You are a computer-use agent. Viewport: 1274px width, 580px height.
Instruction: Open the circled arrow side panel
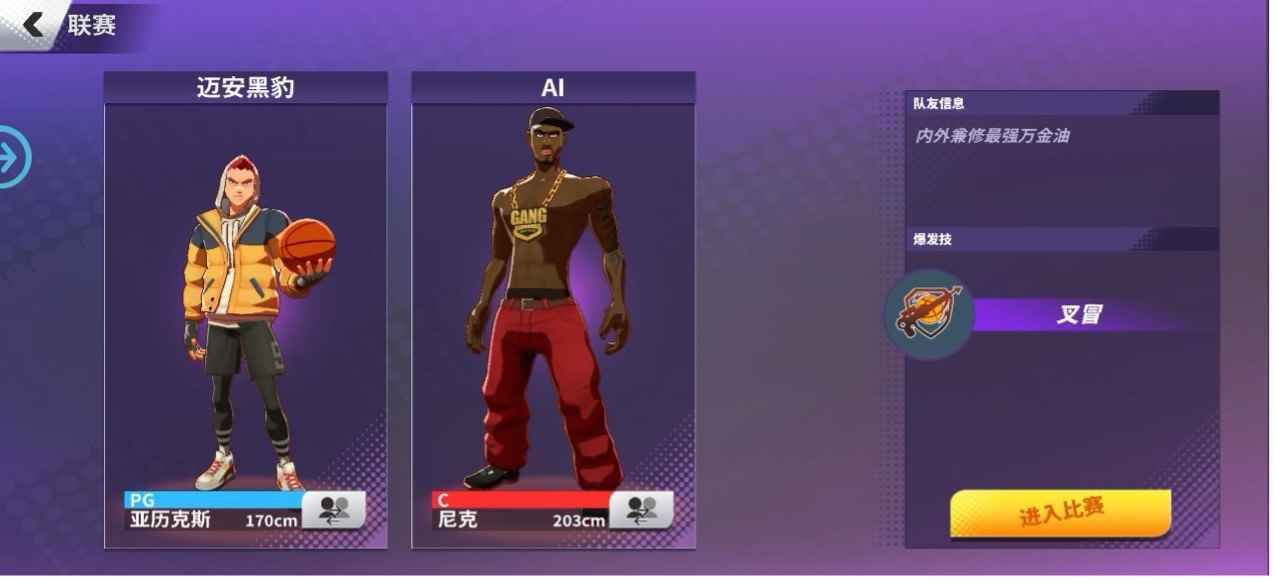tap(14, 157)
